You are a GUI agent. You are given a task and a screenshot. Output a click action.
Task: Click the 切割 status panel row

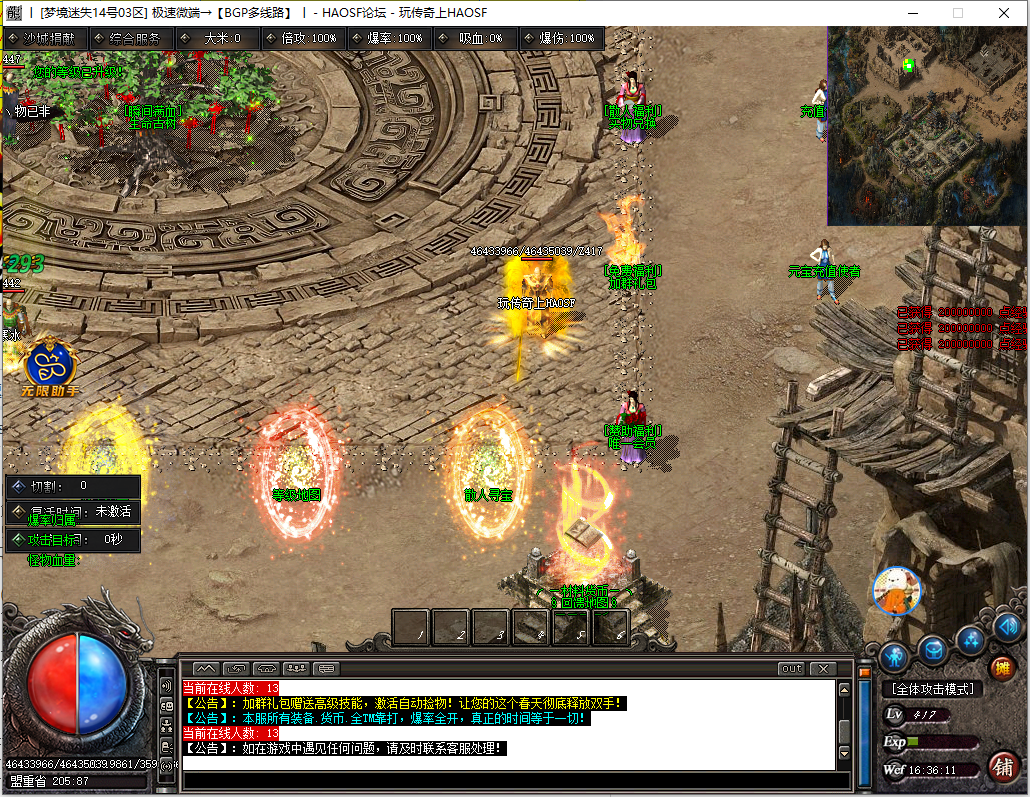72,486
